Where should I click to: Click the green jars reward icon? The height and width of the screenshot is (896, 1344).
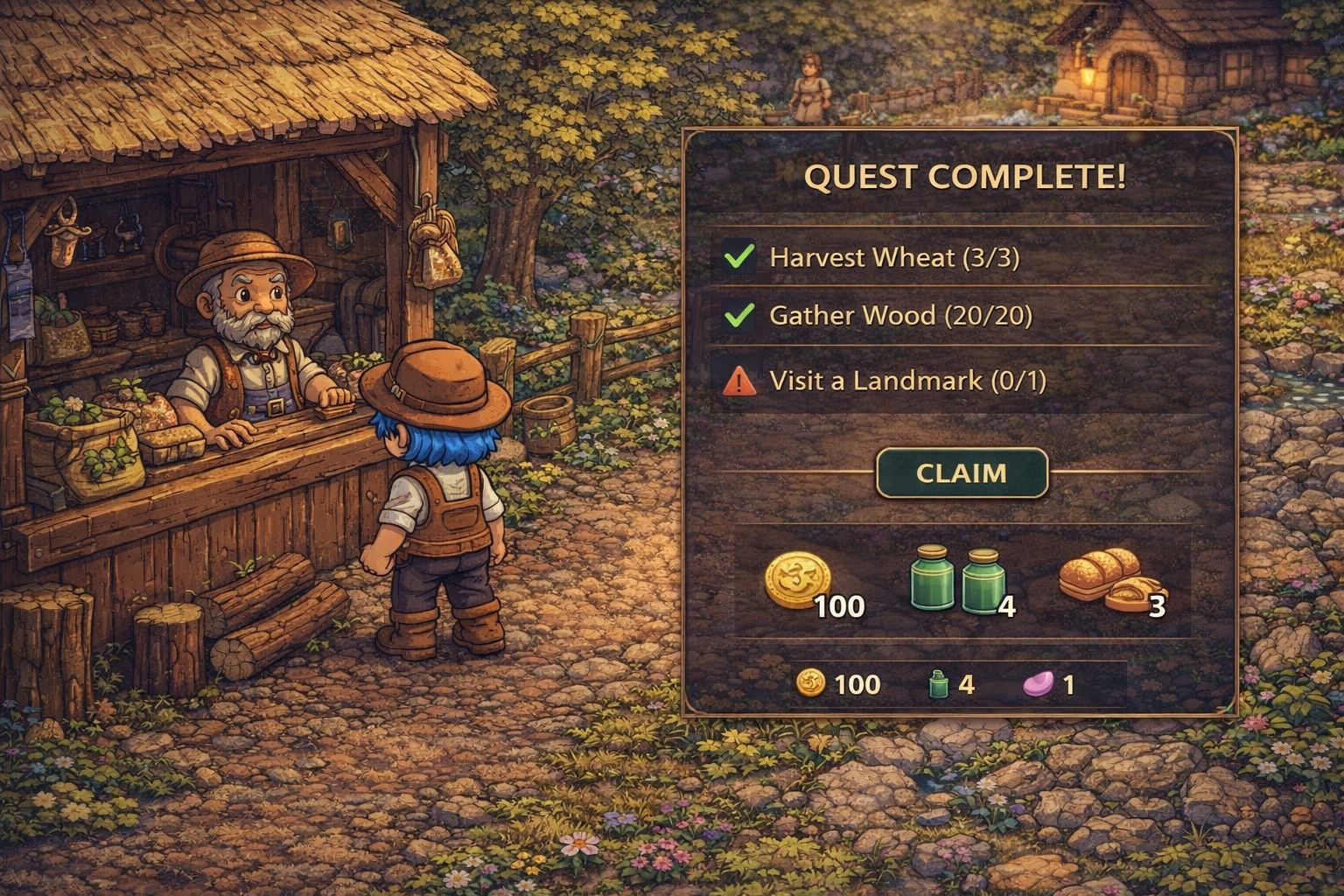[x=957, y=579]
